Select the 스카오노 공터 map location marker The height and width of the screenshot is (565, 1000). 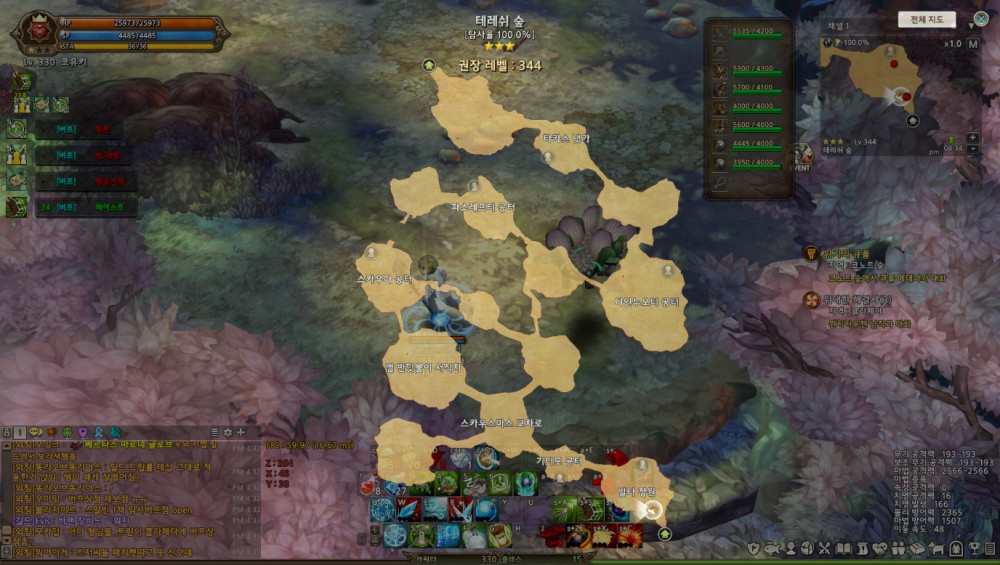tap(372, 252)
